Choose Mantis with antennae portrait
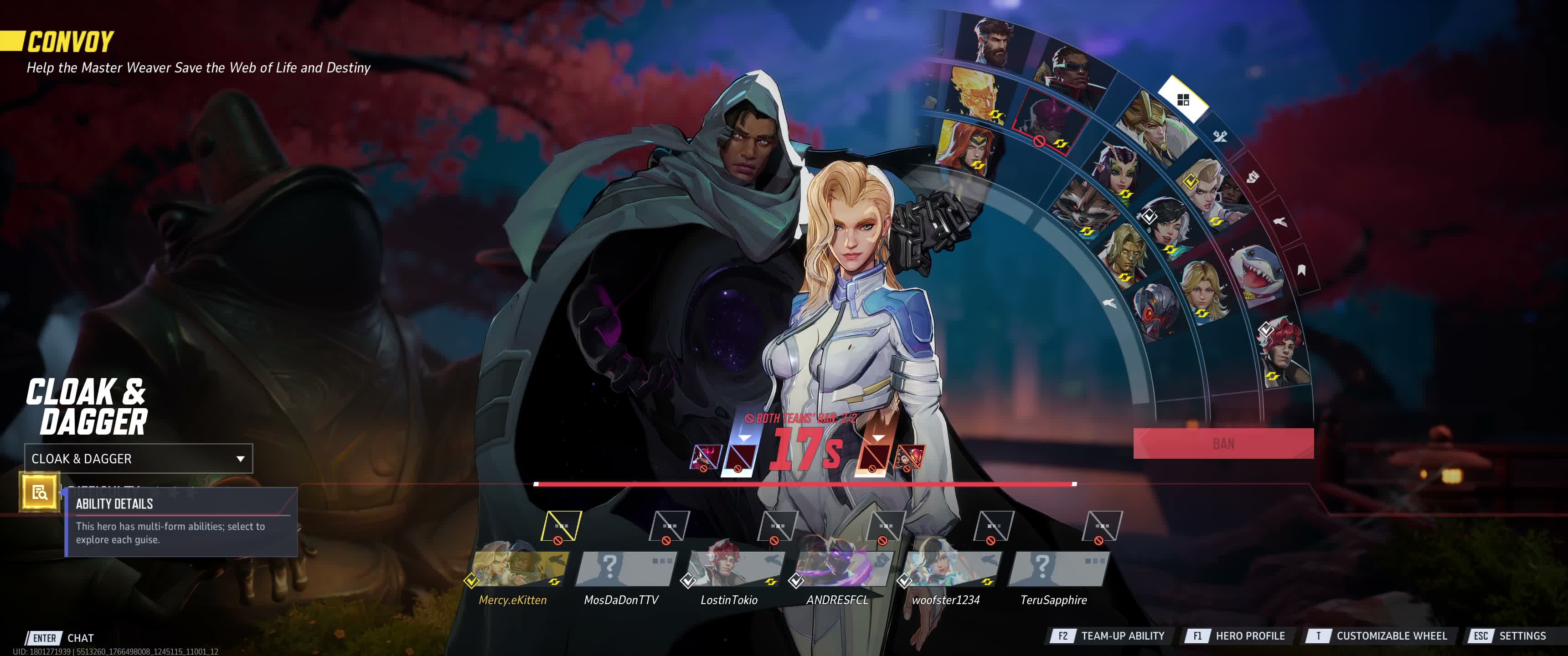 (1118, 171)
